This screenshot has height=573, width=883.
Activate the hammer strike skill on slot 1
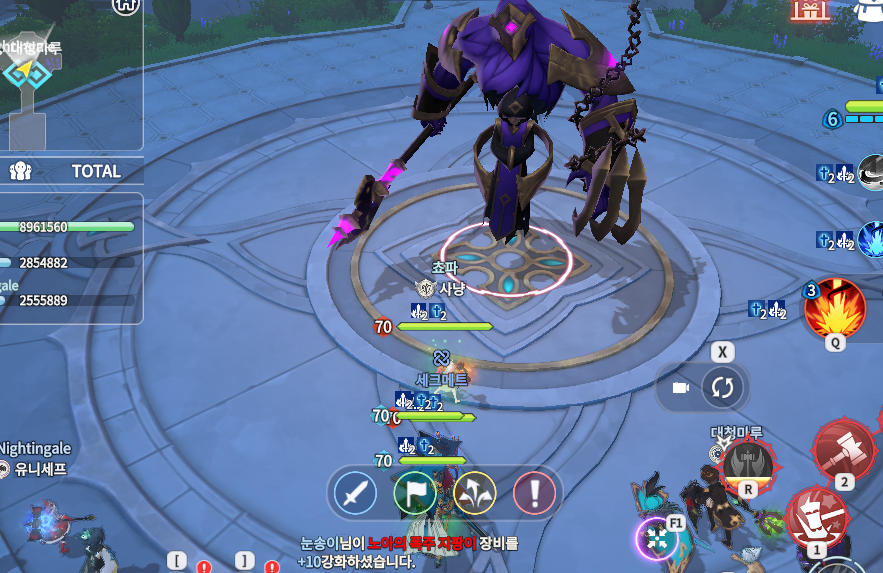point(816,517)
